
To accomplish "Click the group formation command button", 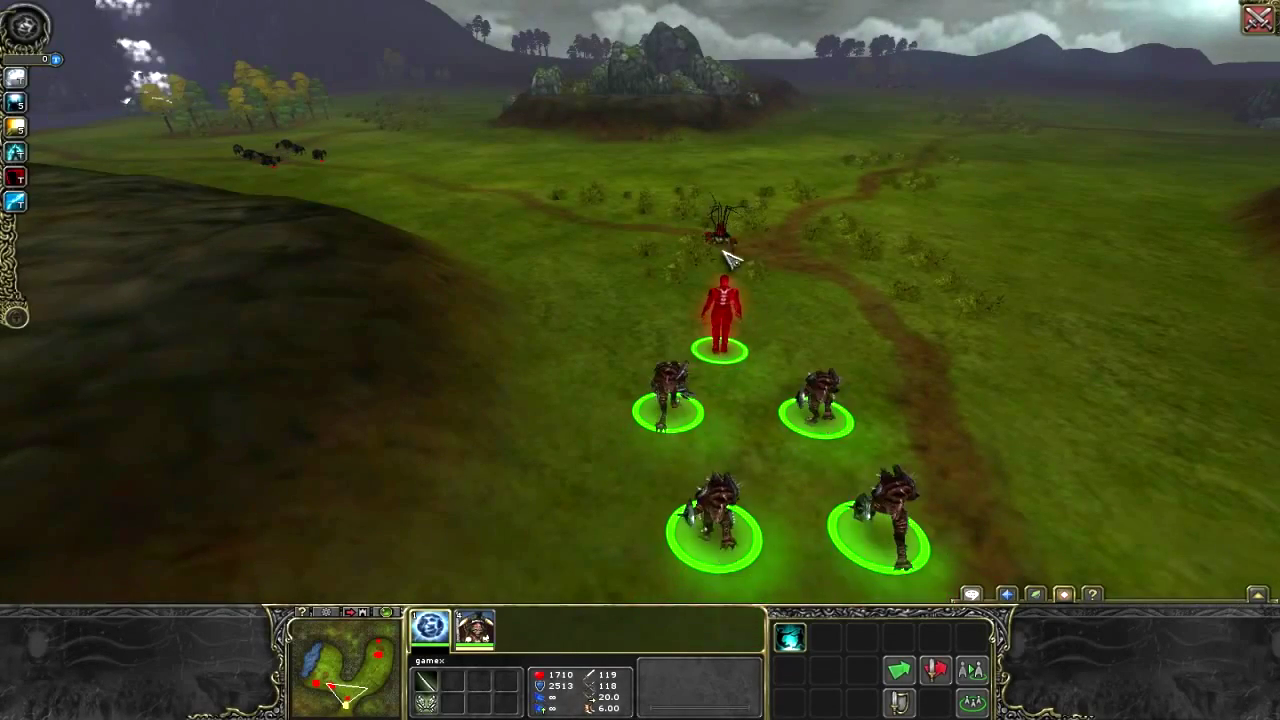I will pos(971,702).
